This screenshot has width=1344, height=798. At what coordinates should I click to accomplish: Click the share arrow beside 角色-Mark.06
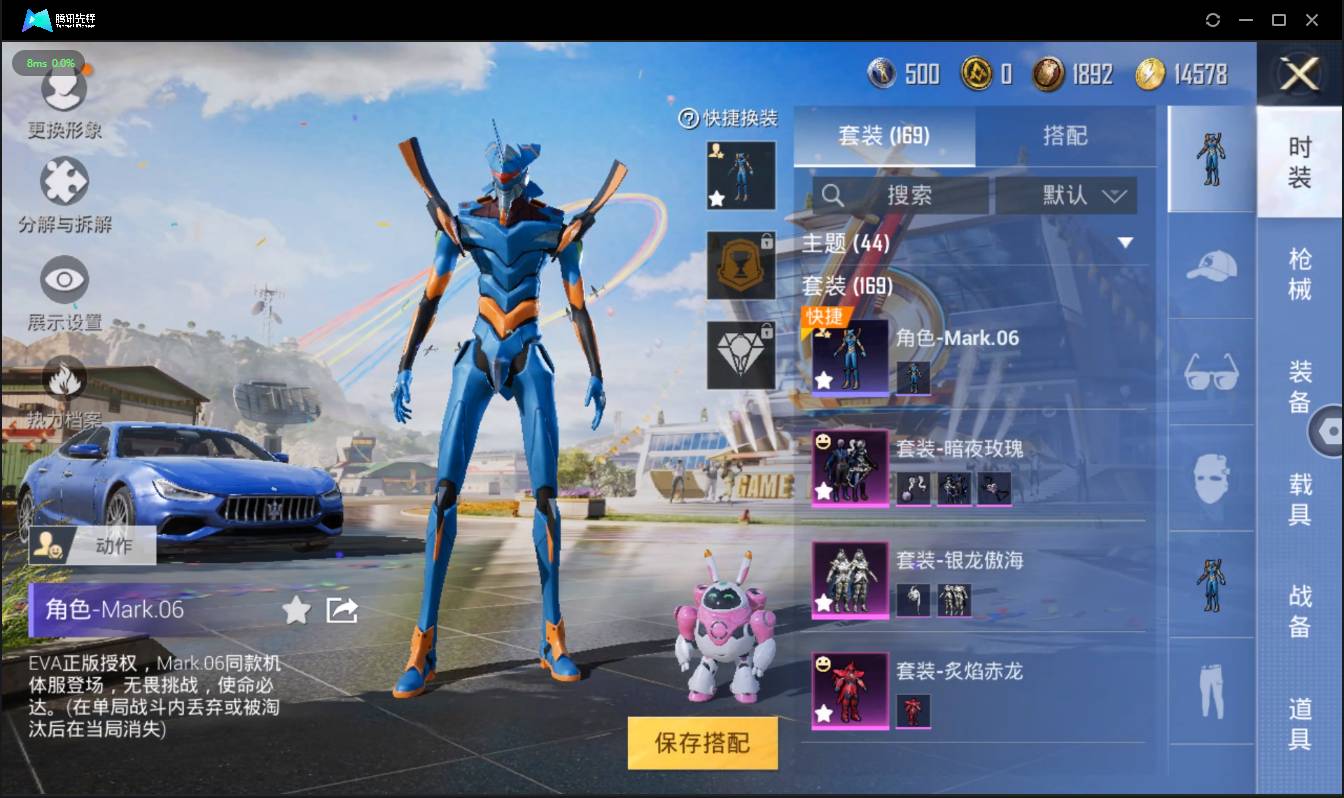[342, 610]
